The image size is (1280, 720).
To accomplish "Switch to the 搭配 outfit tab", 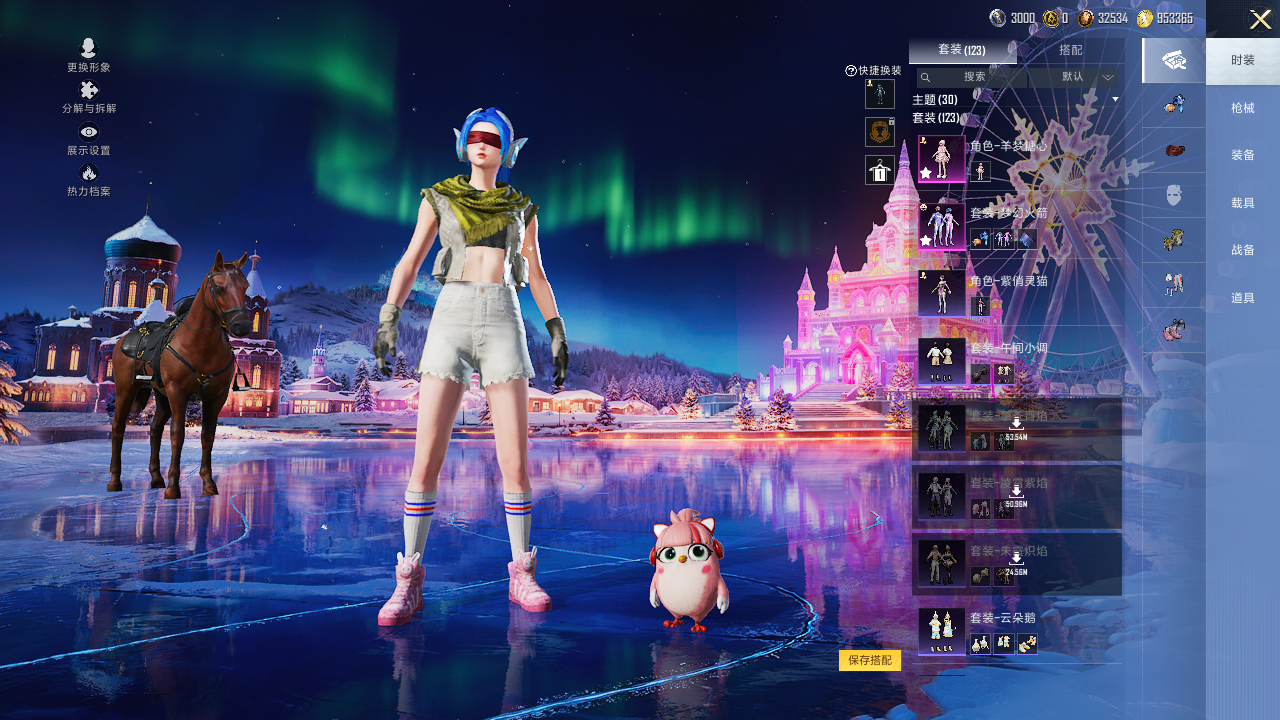I will 1070,50.
